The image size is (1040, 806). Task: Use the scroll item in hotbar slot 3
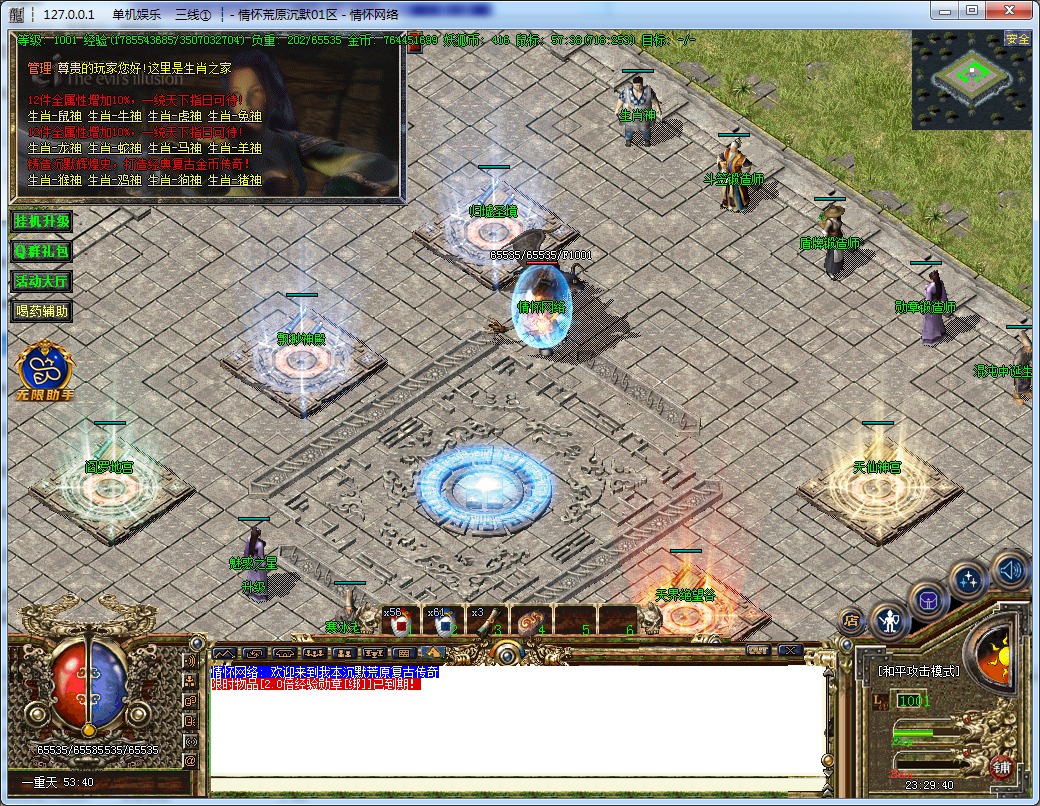[487, 623]
